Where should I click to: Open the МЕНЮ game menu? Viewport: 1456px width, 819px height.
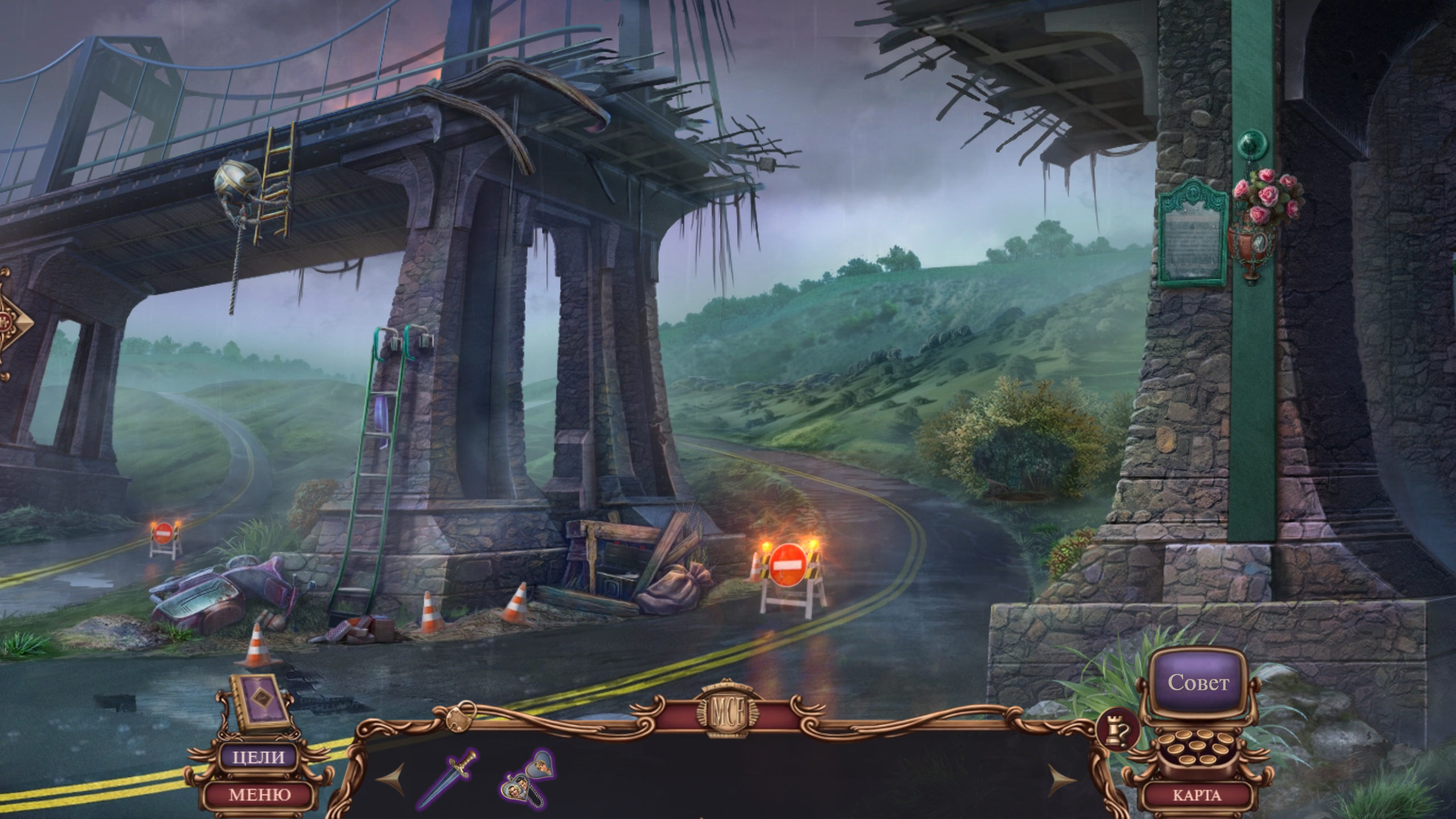tap(259, 794)
